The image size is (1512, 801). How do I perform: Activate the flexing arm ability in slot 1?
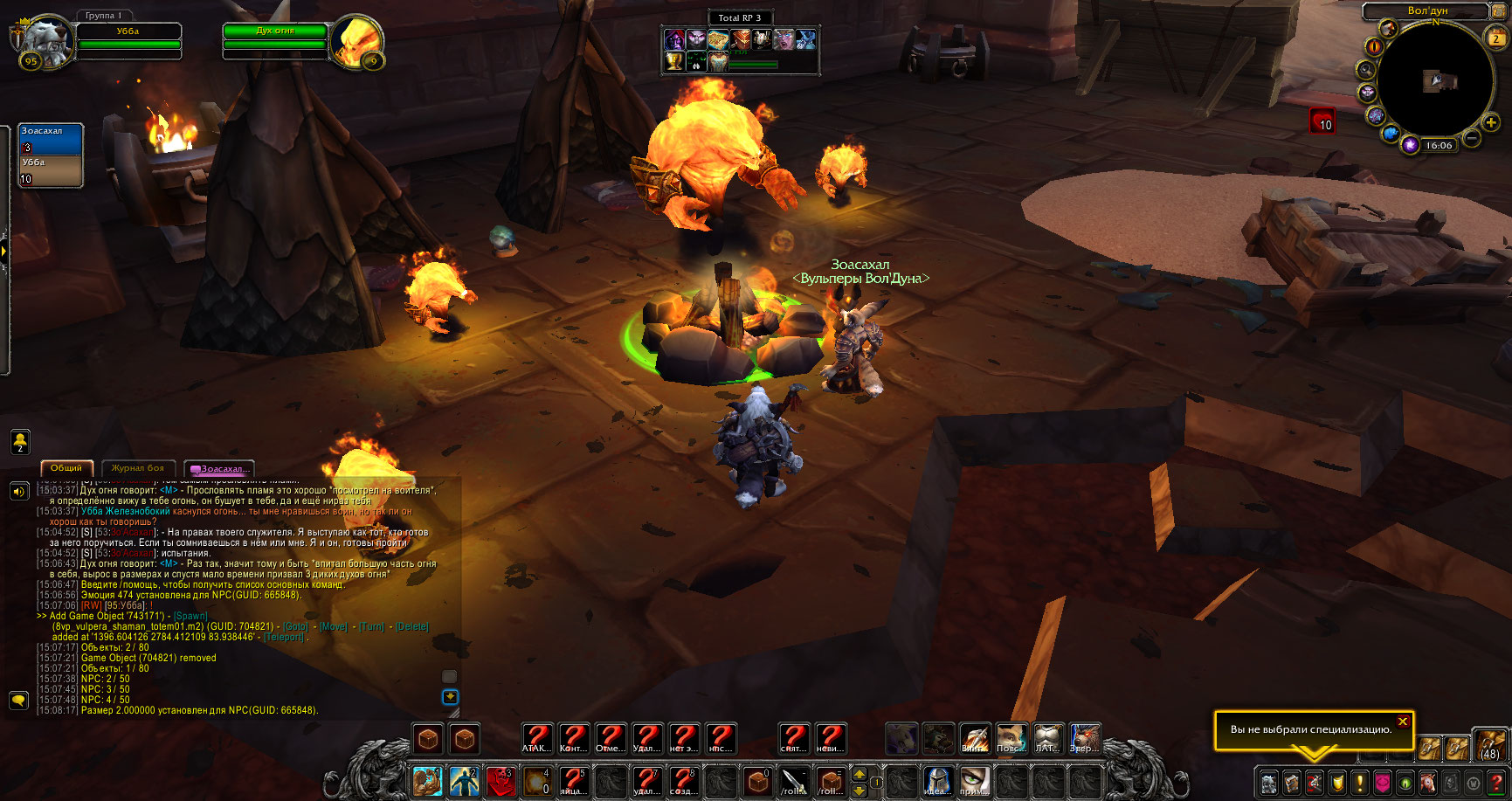pos(428,781)
